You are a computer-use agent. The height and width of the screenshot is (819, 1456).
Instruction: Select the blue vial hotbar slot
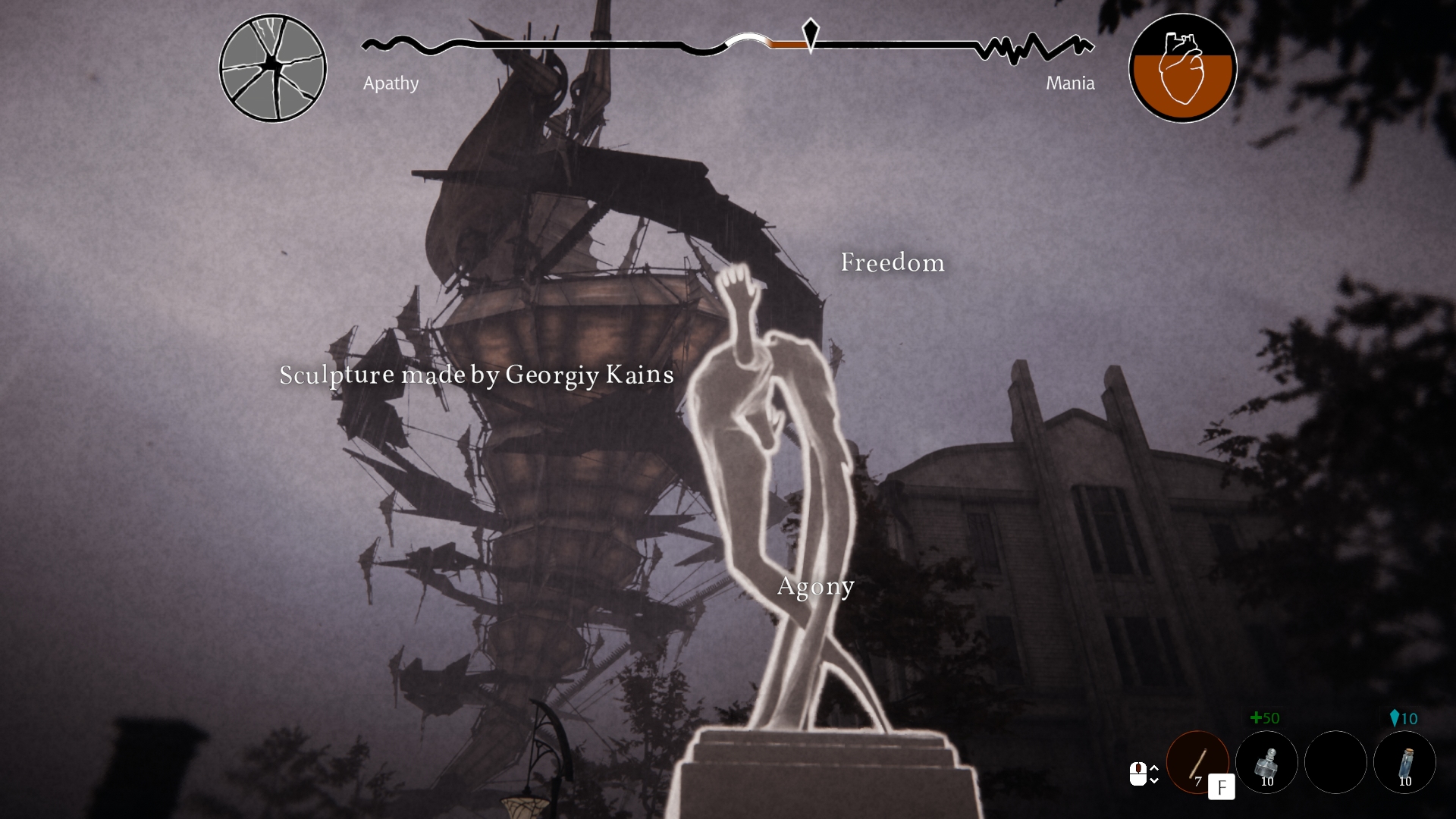(x=1404, y=761)
